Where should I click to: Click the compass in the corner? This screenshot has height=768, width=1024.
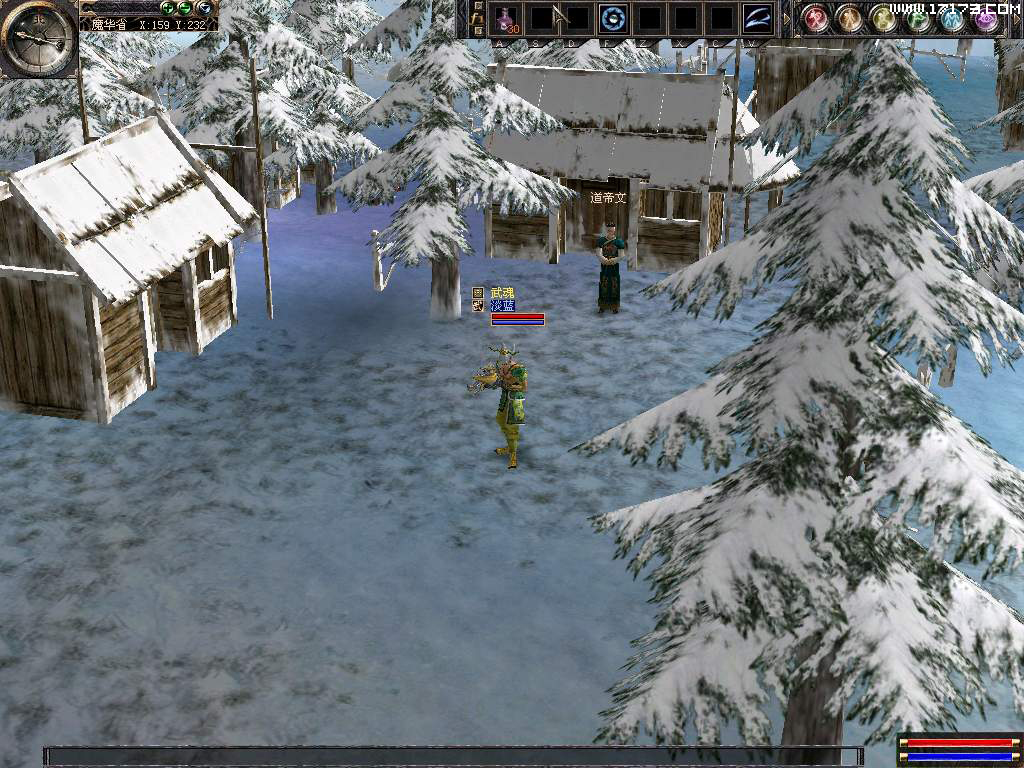(x=37, y=36)
